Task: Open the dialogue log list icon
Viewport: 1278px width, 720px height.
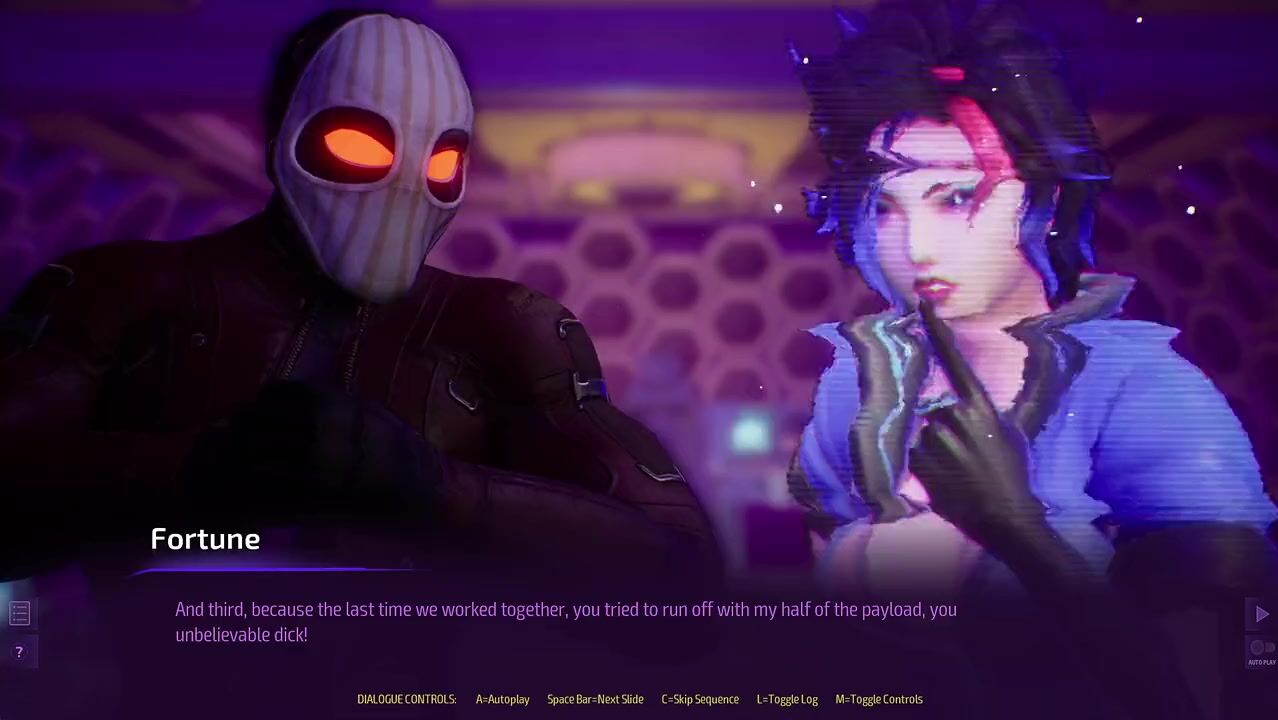Action: click(x=19, y=613)
